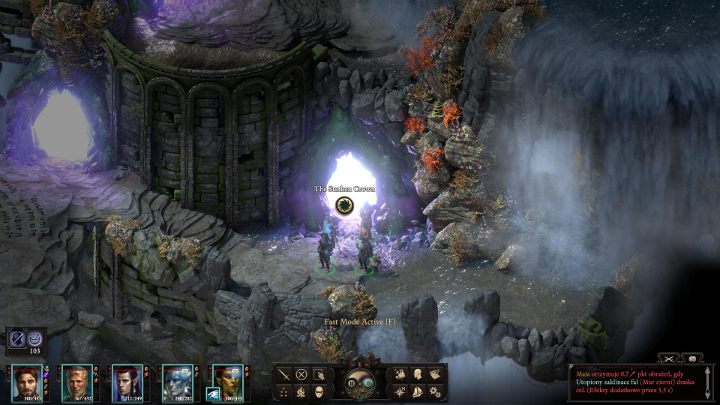
Task: Select the blue-skinned party member portrait
Action: coord(177,381)
